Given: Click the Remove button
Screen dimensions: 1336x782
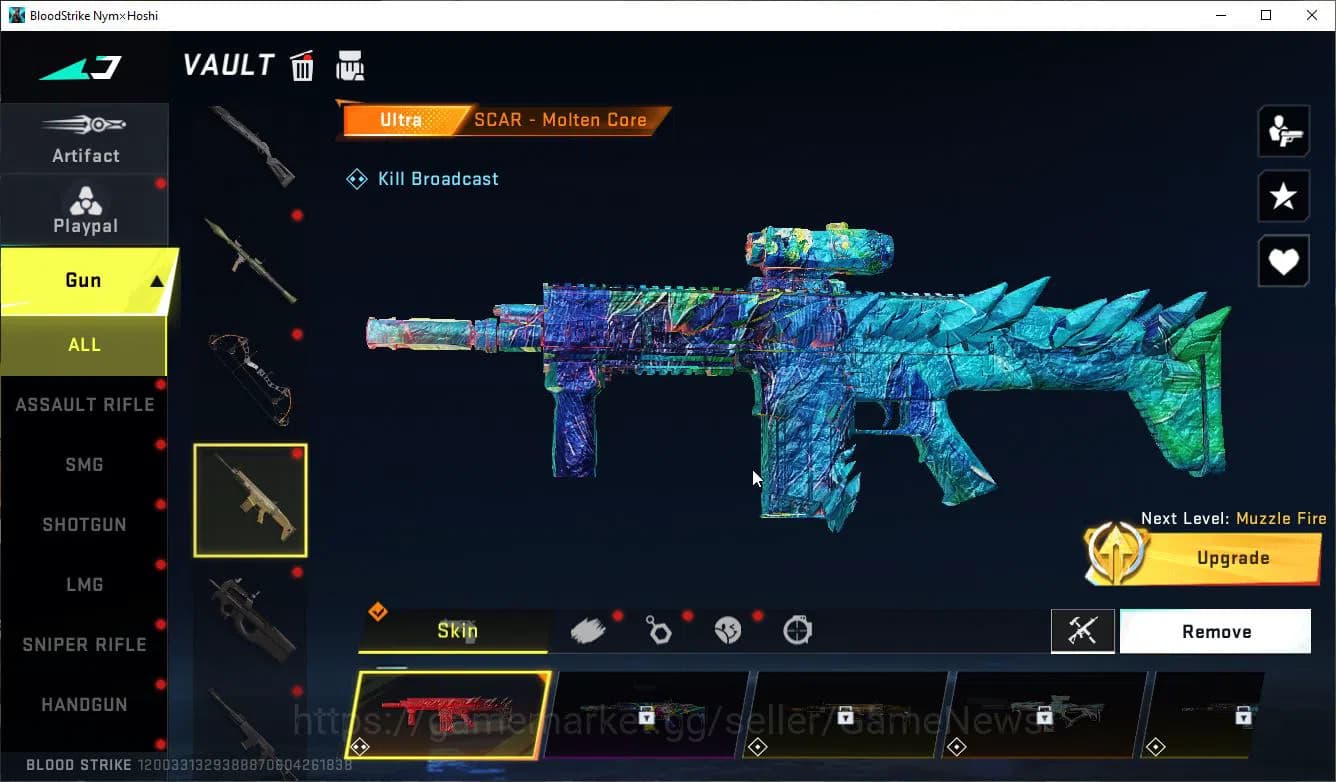Looking at the screenshot, I should coord(1215,631).
